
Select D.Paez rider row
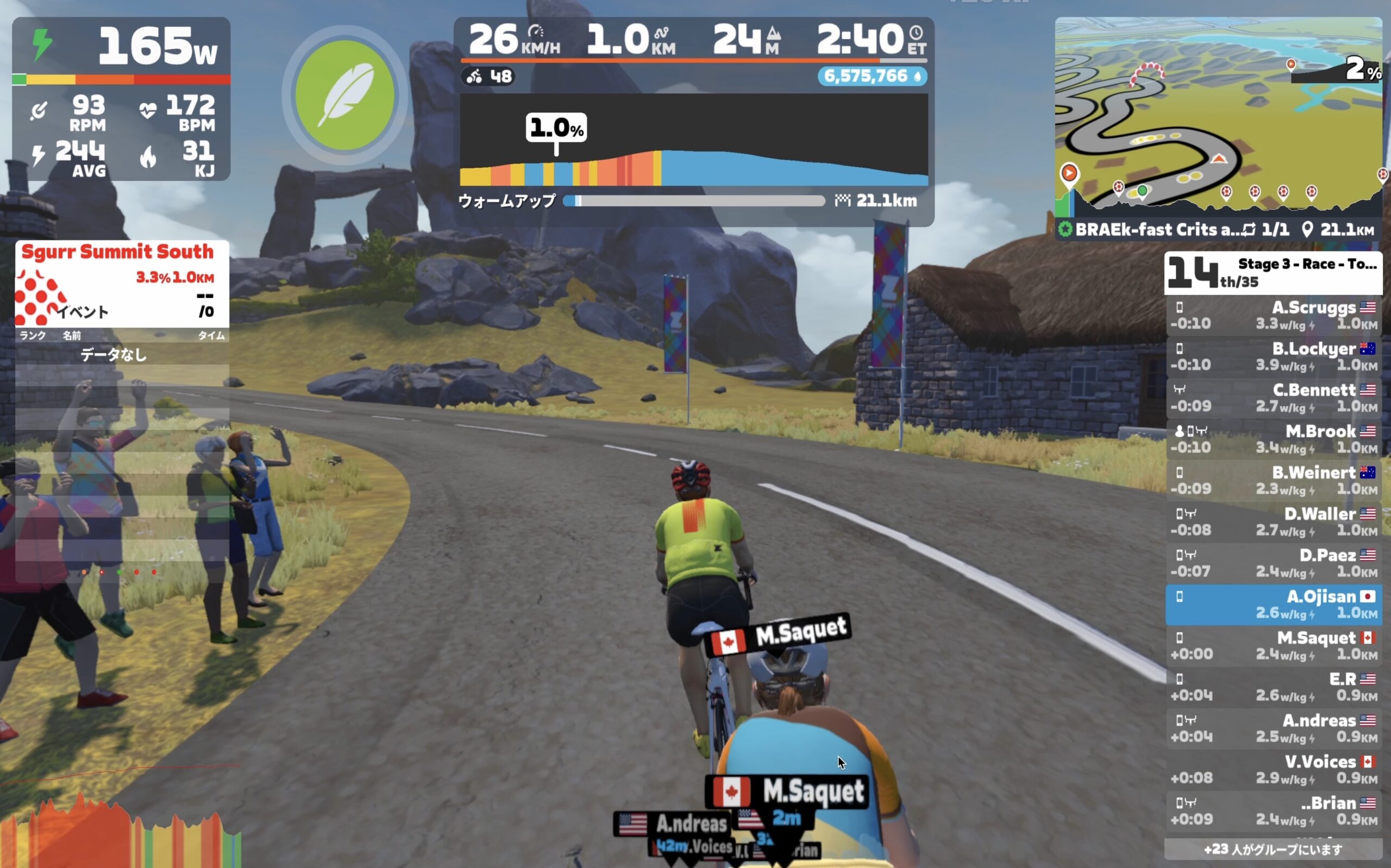[x=1273, y=563]
